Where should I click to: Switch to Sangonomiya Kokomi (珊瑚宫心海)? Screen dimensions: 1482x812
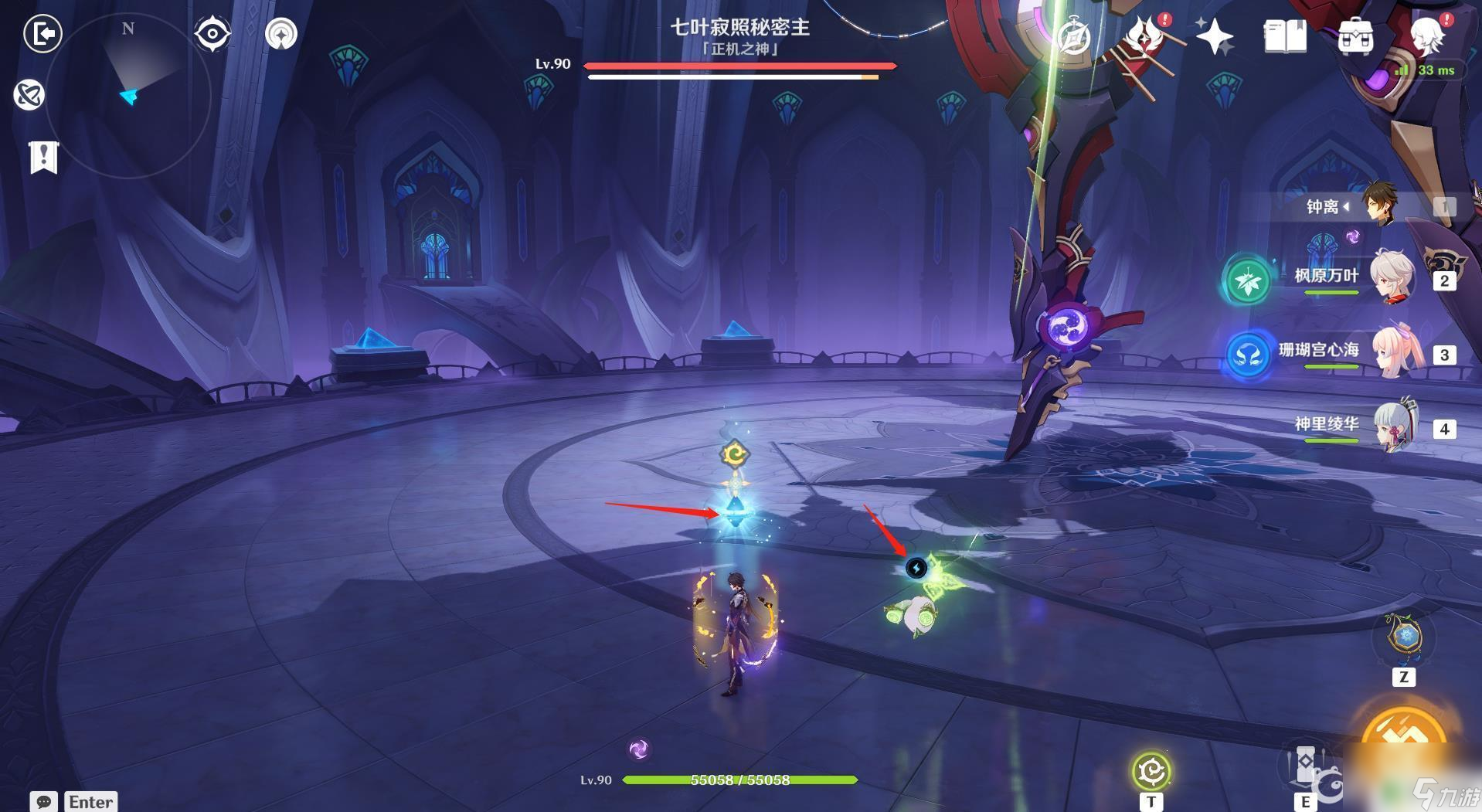click(1391, 352)
